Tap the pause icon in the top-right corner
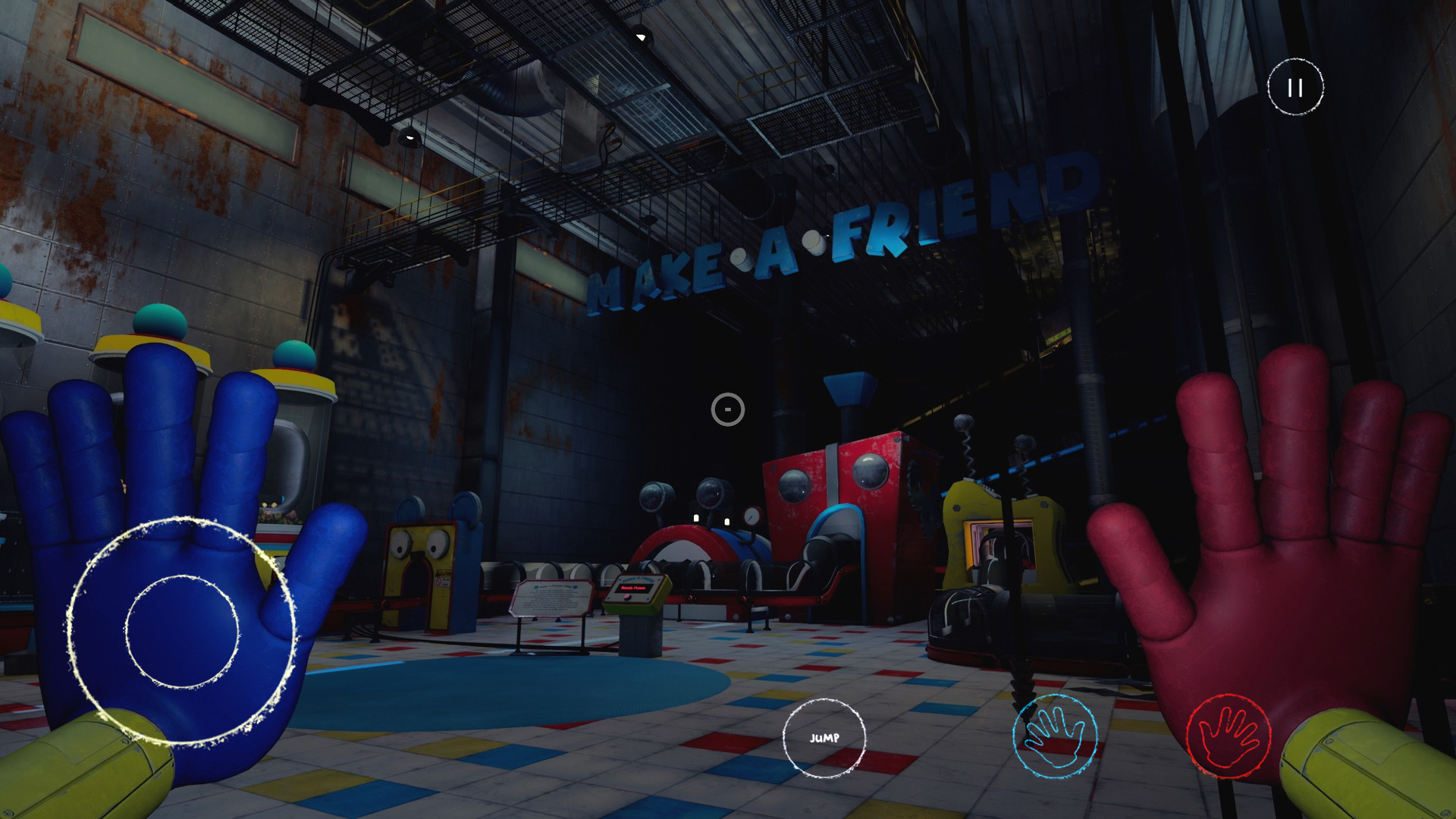1456x819 pixels. 1294,87
